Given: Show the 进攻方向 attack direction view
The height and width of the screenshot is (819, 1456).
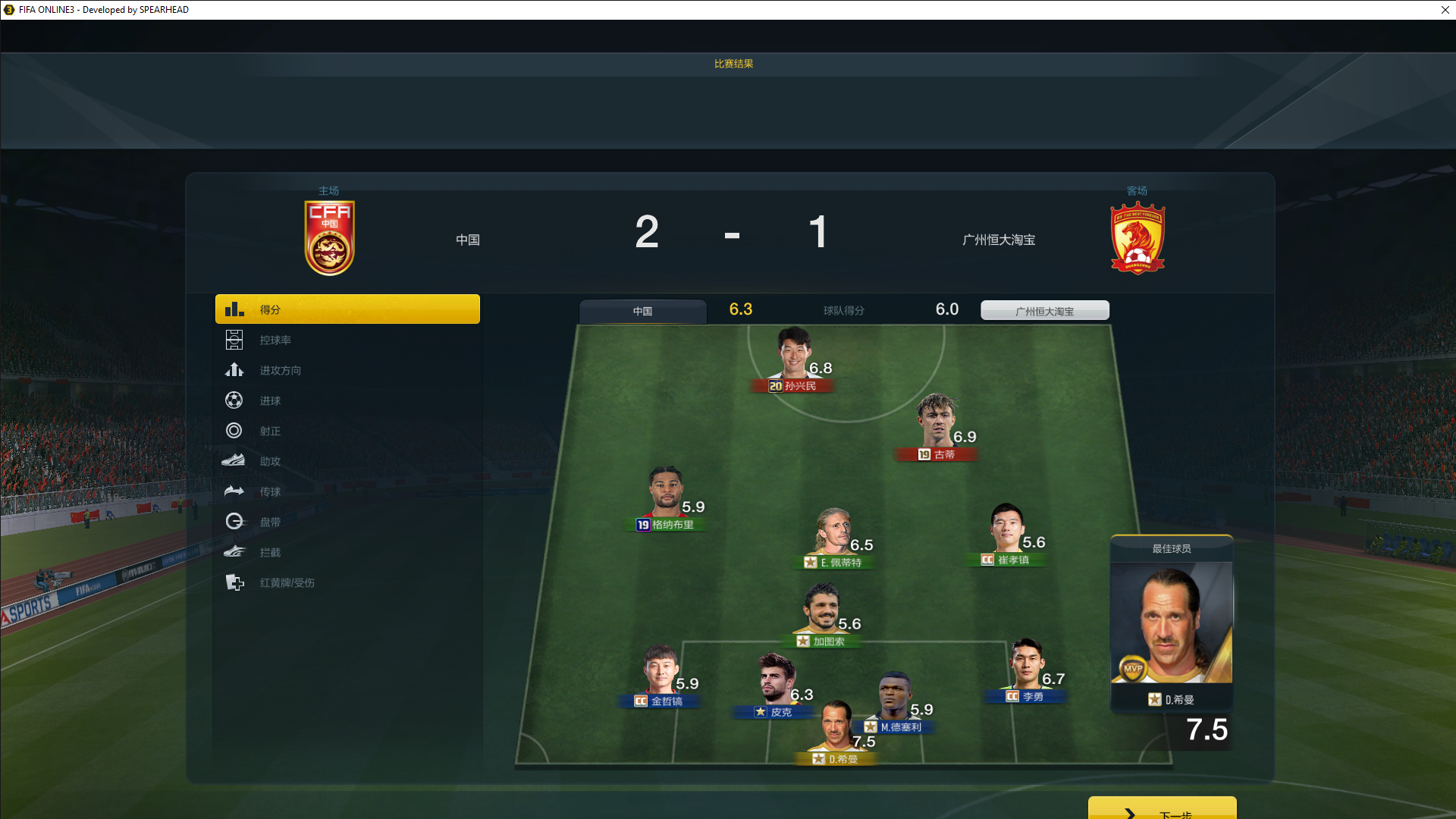Looking at the screenshot, I should [x=280, y=371].
